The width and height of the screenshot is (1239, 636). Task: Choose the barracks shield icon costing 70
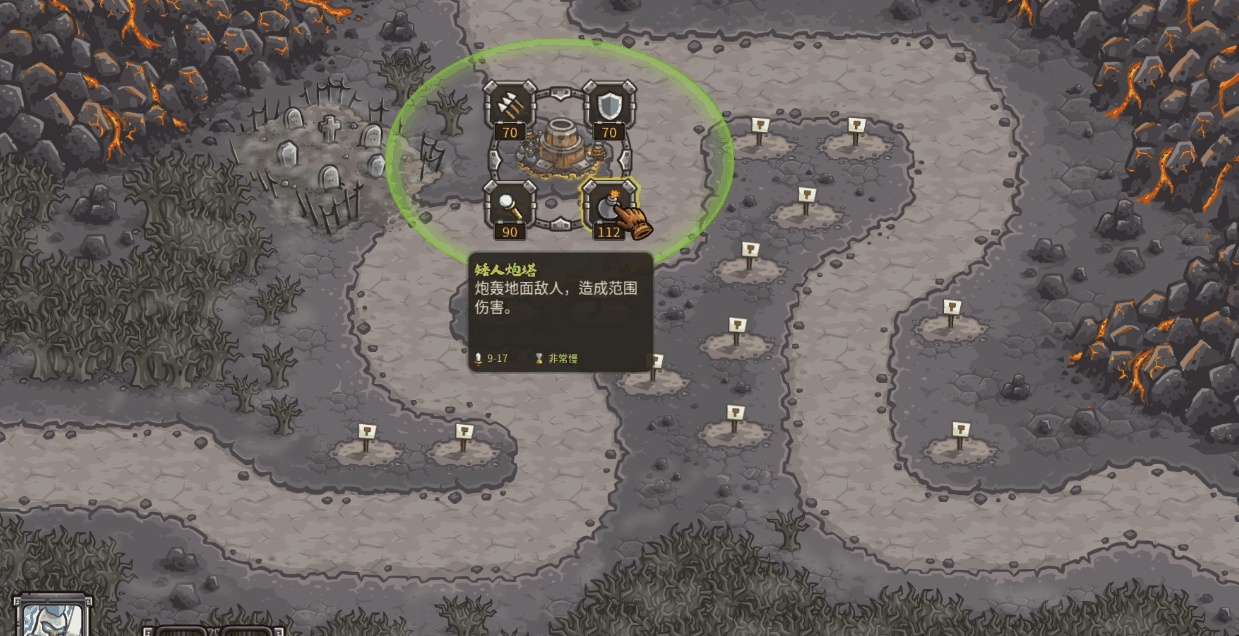tap(608, 105)
